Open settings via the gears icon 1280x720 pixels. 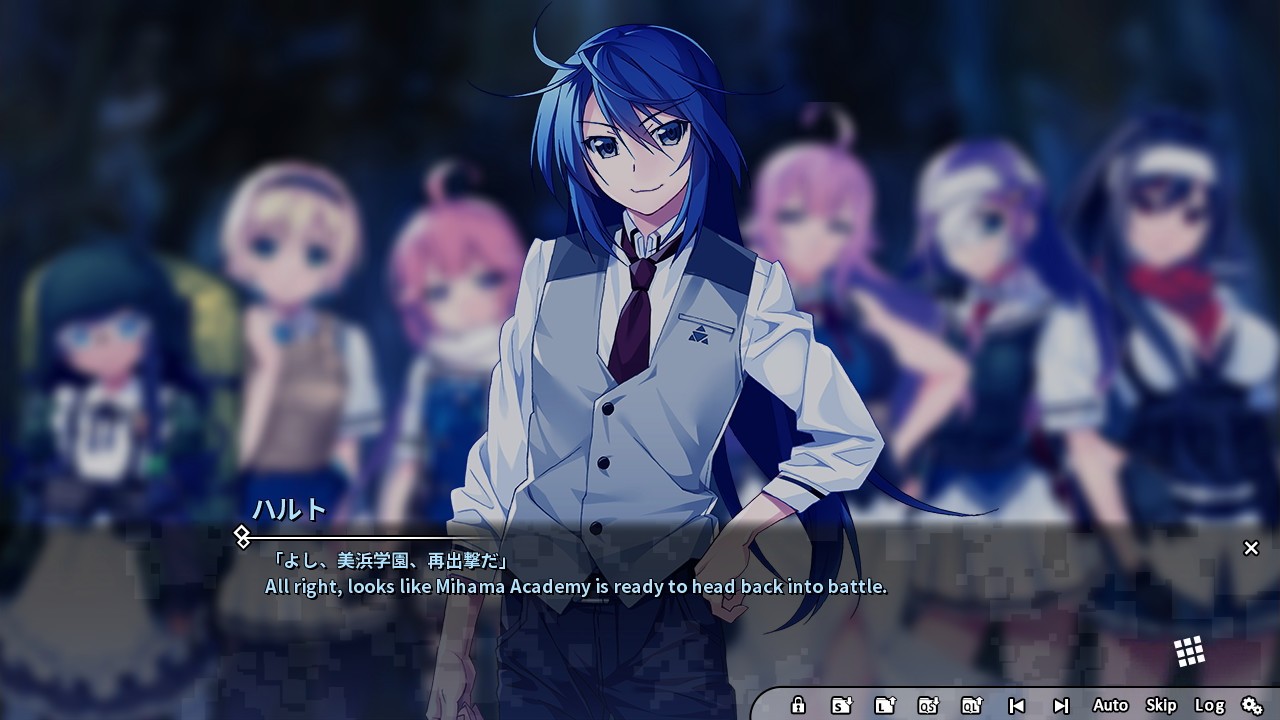[x=1252, y=705]
